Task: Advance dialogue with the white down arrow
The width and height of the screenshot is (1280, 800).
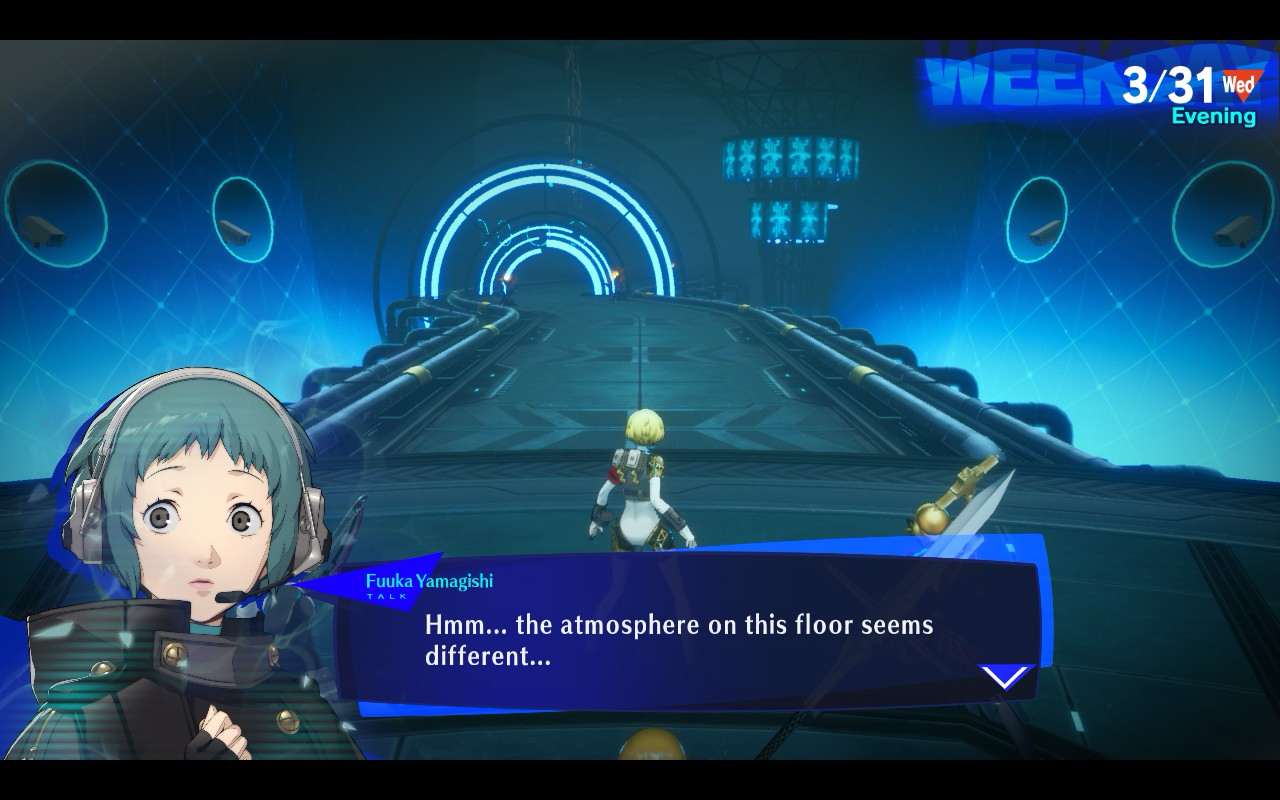Action: click(1005, 677)
